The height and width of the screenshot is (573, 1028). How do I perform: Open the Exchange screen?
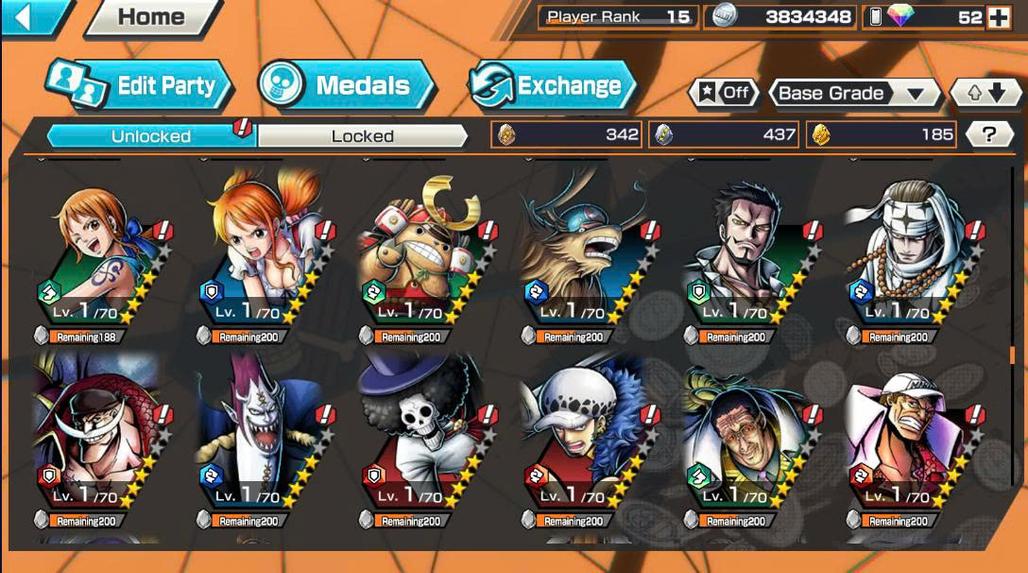(552, 86)
